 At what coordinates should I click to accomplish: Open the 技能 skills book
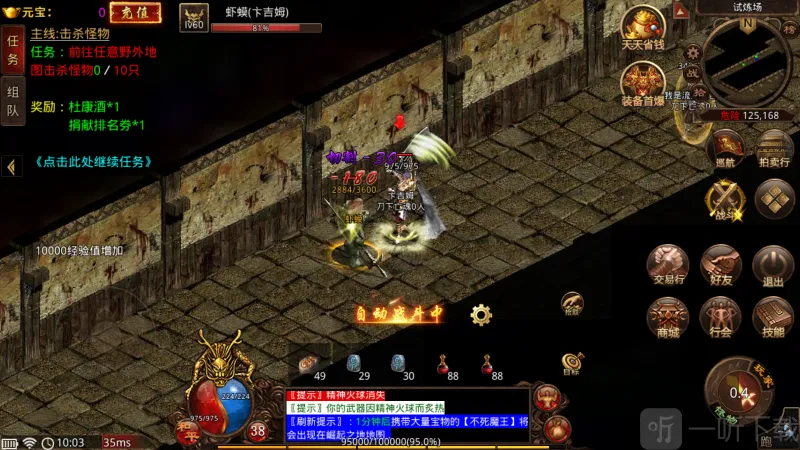coord(772,318)
